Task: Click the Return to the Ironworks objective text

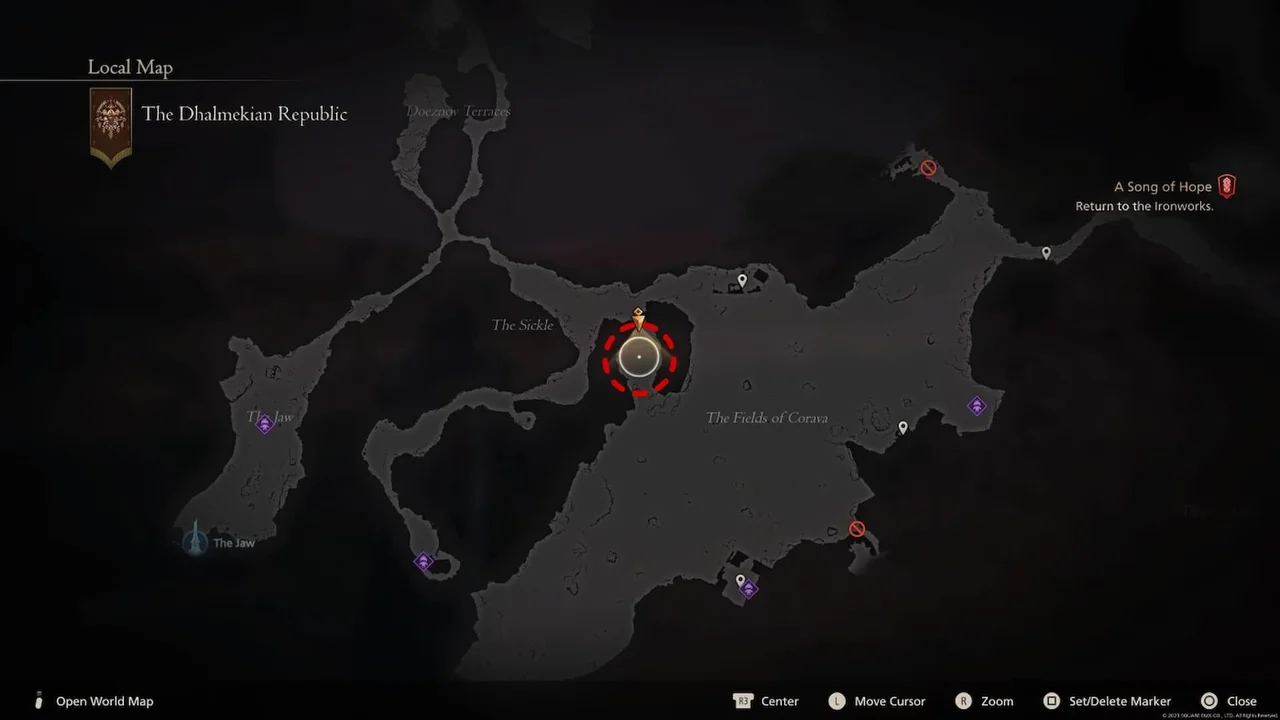Action: click(x=1146, y=206)
